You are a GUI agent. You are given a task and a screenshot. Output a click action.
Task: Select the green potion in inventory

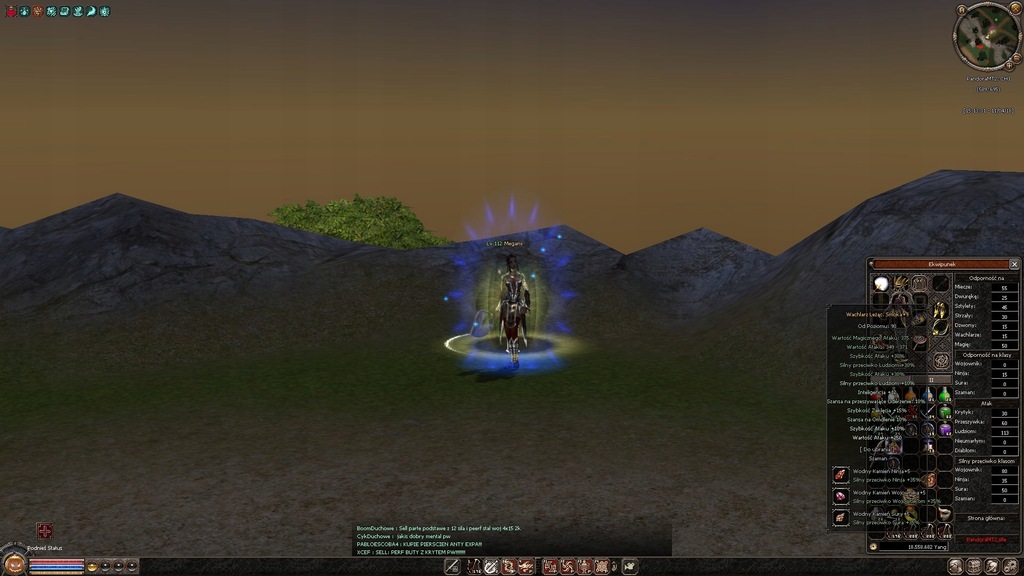pyautogui.click(x=944, y=395)
